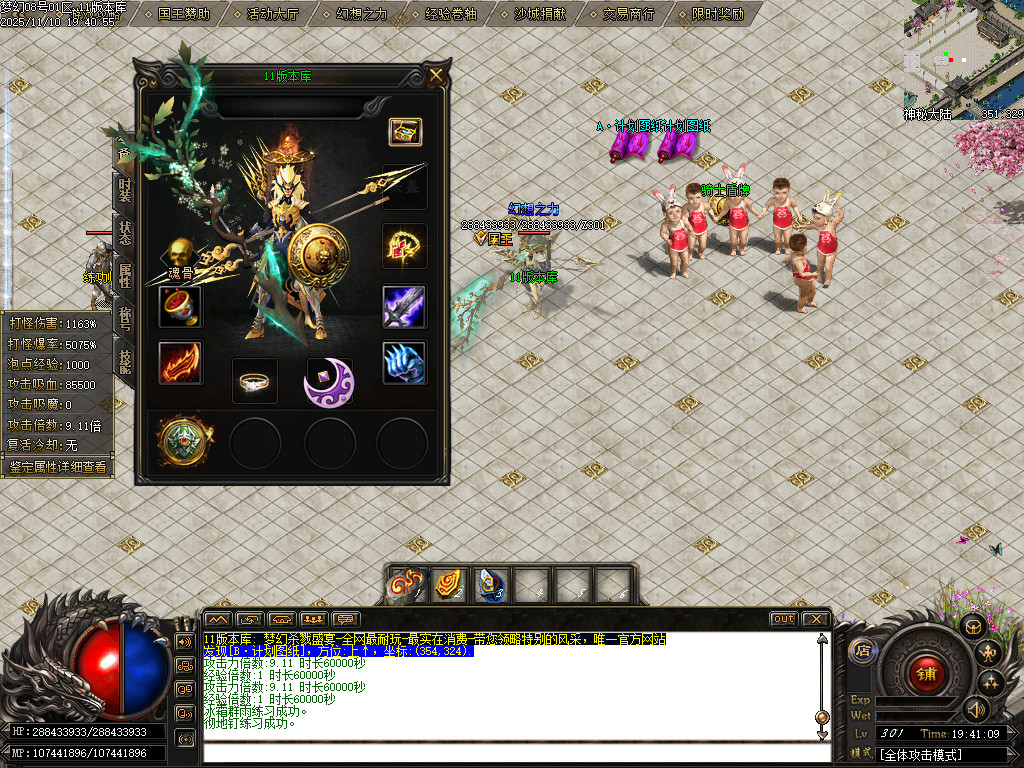Click the 鉴定属性详细查看 button

(57, 467)
